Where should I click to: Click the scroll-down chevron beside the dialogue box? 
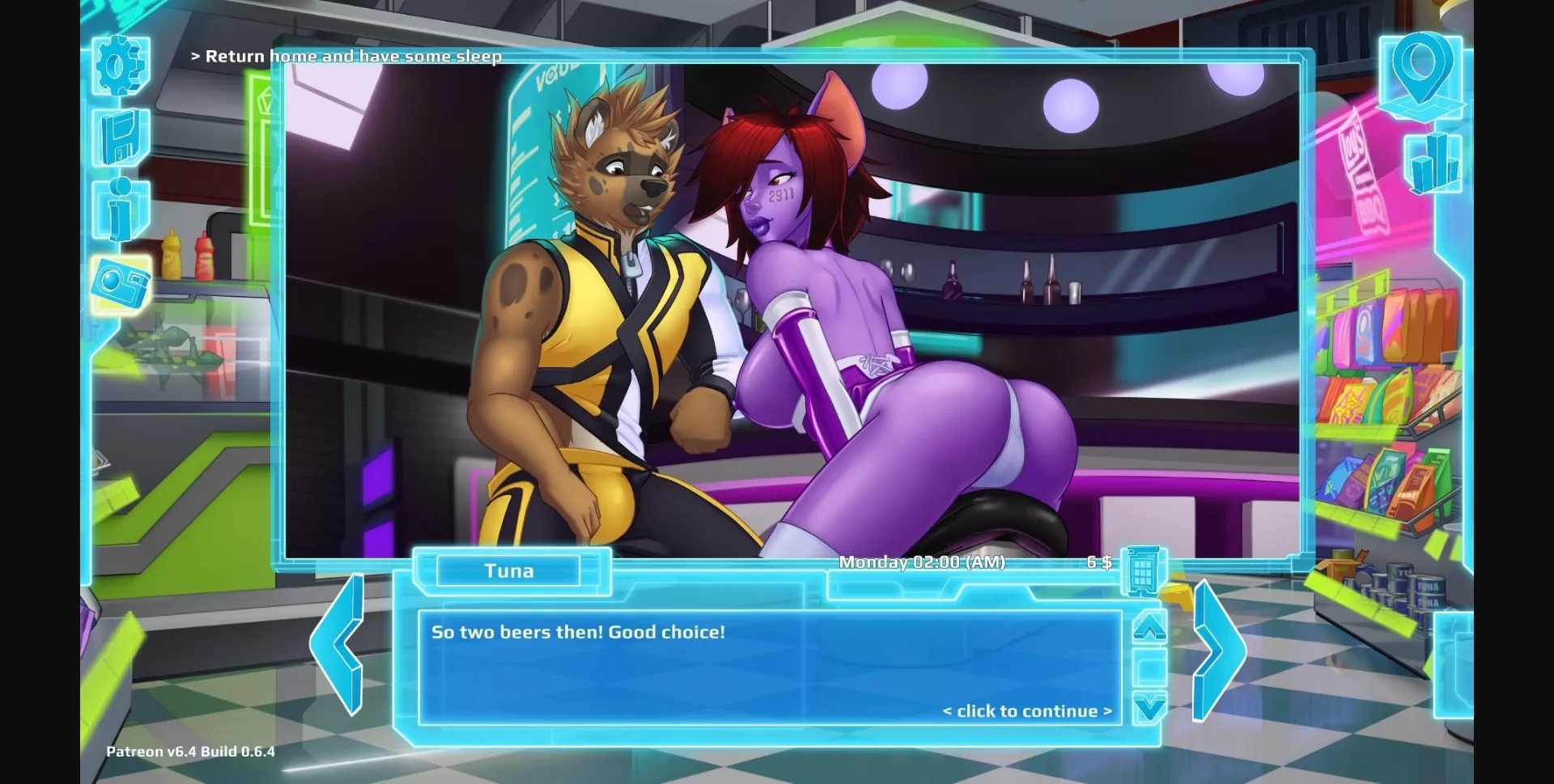pyautogui.click(x=1149, y=705)
